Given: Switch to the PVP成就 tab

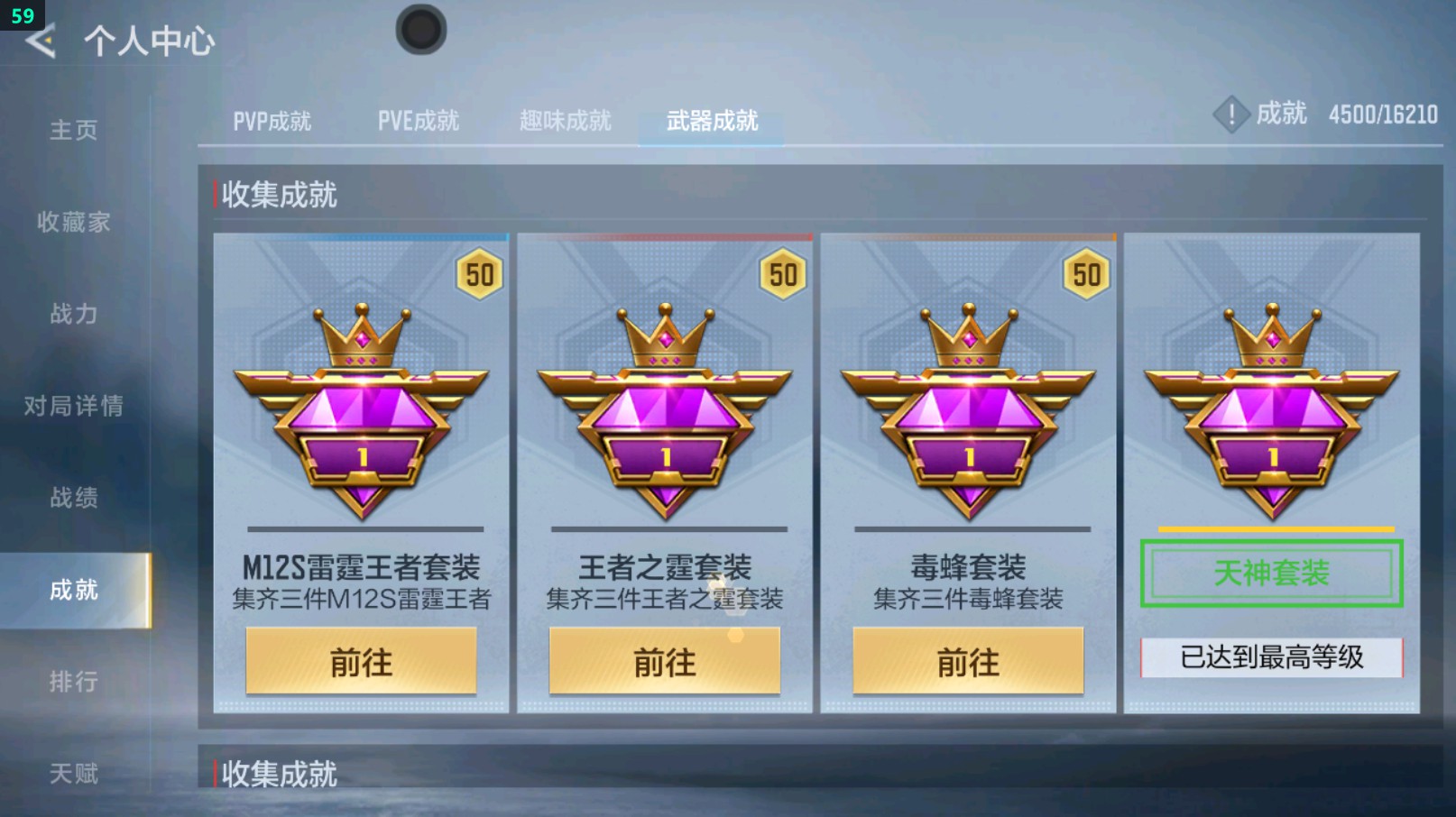Looking at the screenshot, I should point(273,120).
